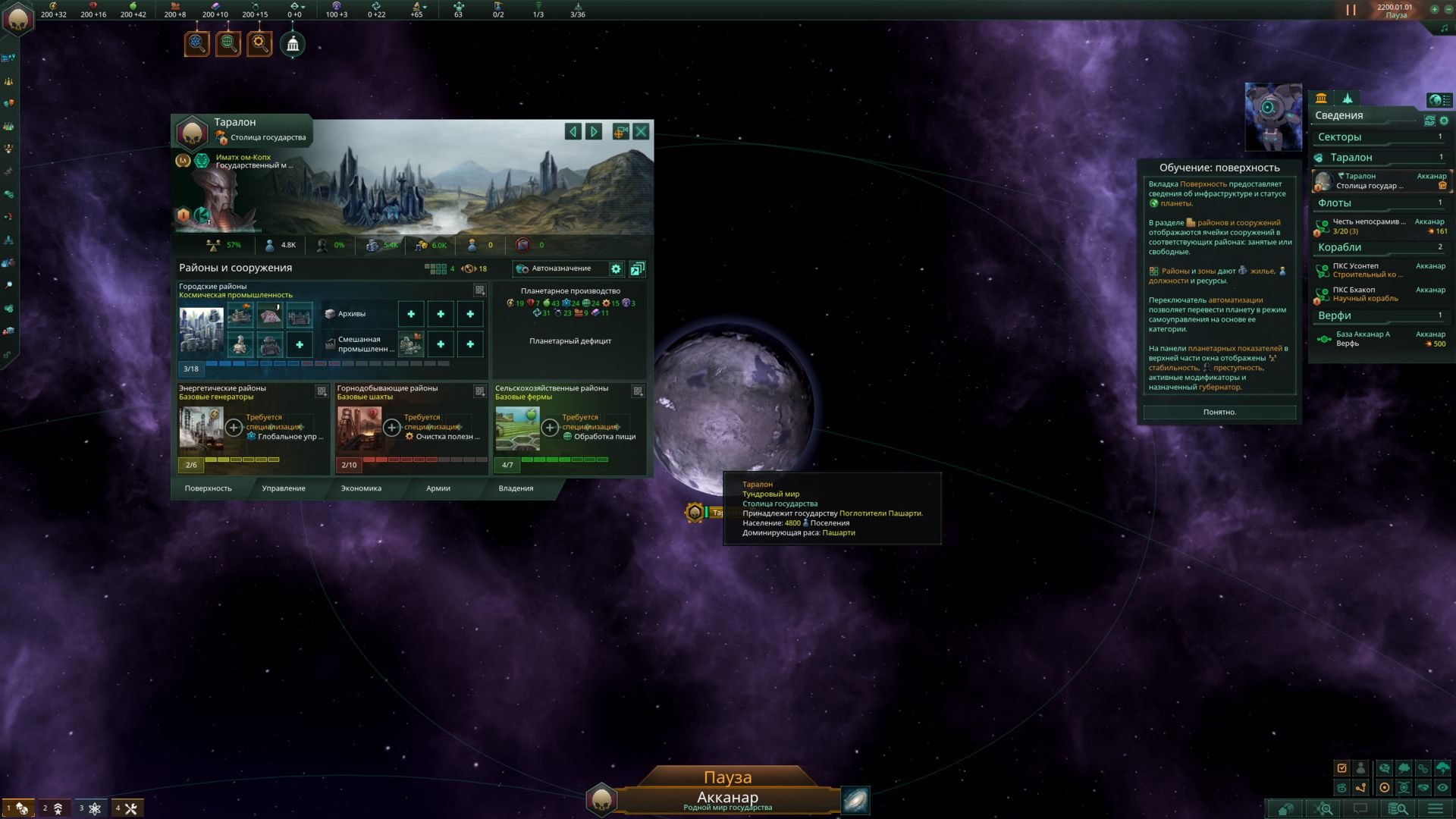Go to the next planet arrow
The width and height of the screenshot is (1456, 819).
click(x=594, y=132)
